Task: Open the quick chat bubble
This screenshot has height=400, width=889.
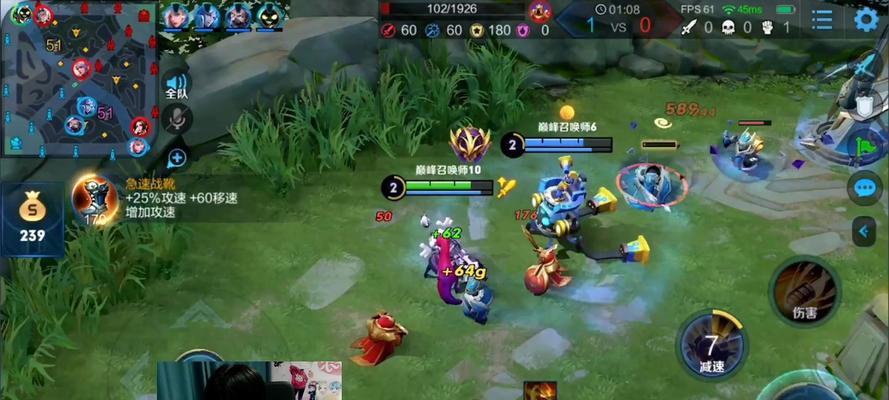Action: tap(864, 188)
